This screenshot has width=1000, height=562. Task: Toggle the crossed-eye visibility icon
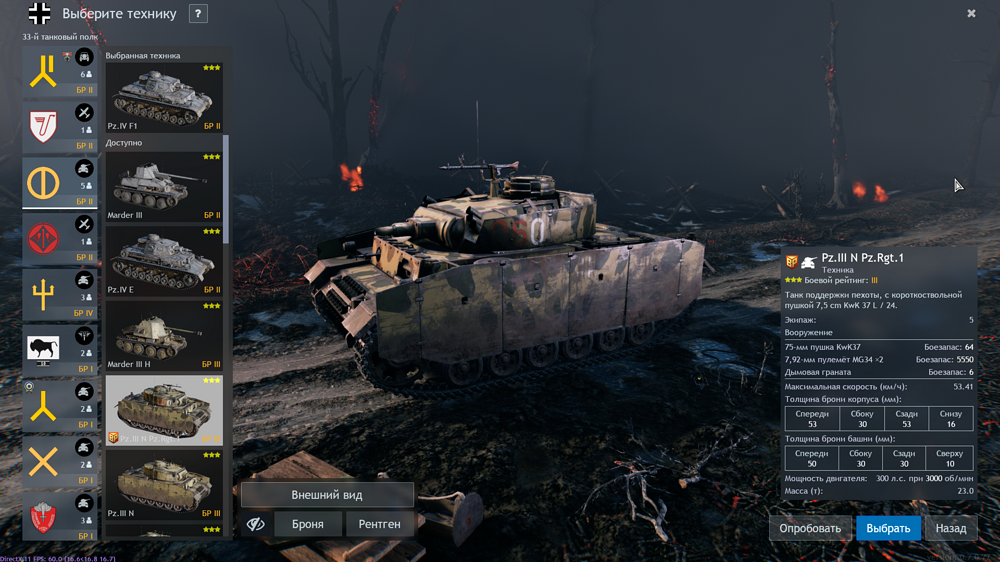(256, 524)
